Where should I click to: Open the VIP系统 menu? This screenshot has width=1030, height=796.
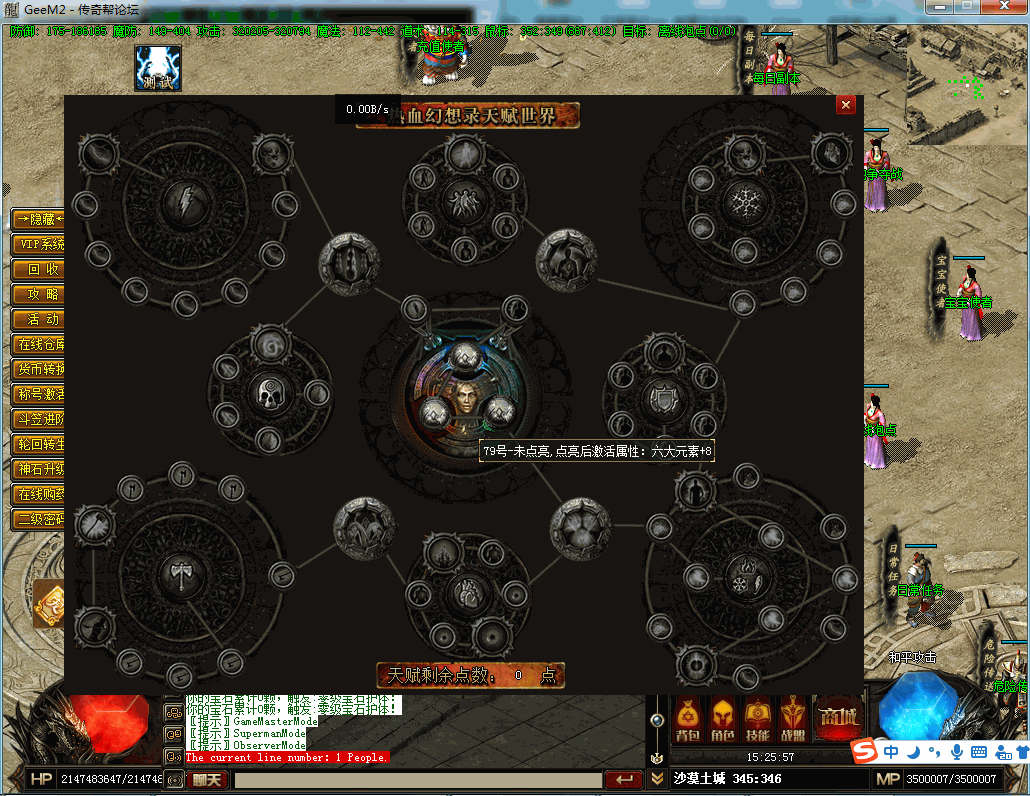[39, 244]
